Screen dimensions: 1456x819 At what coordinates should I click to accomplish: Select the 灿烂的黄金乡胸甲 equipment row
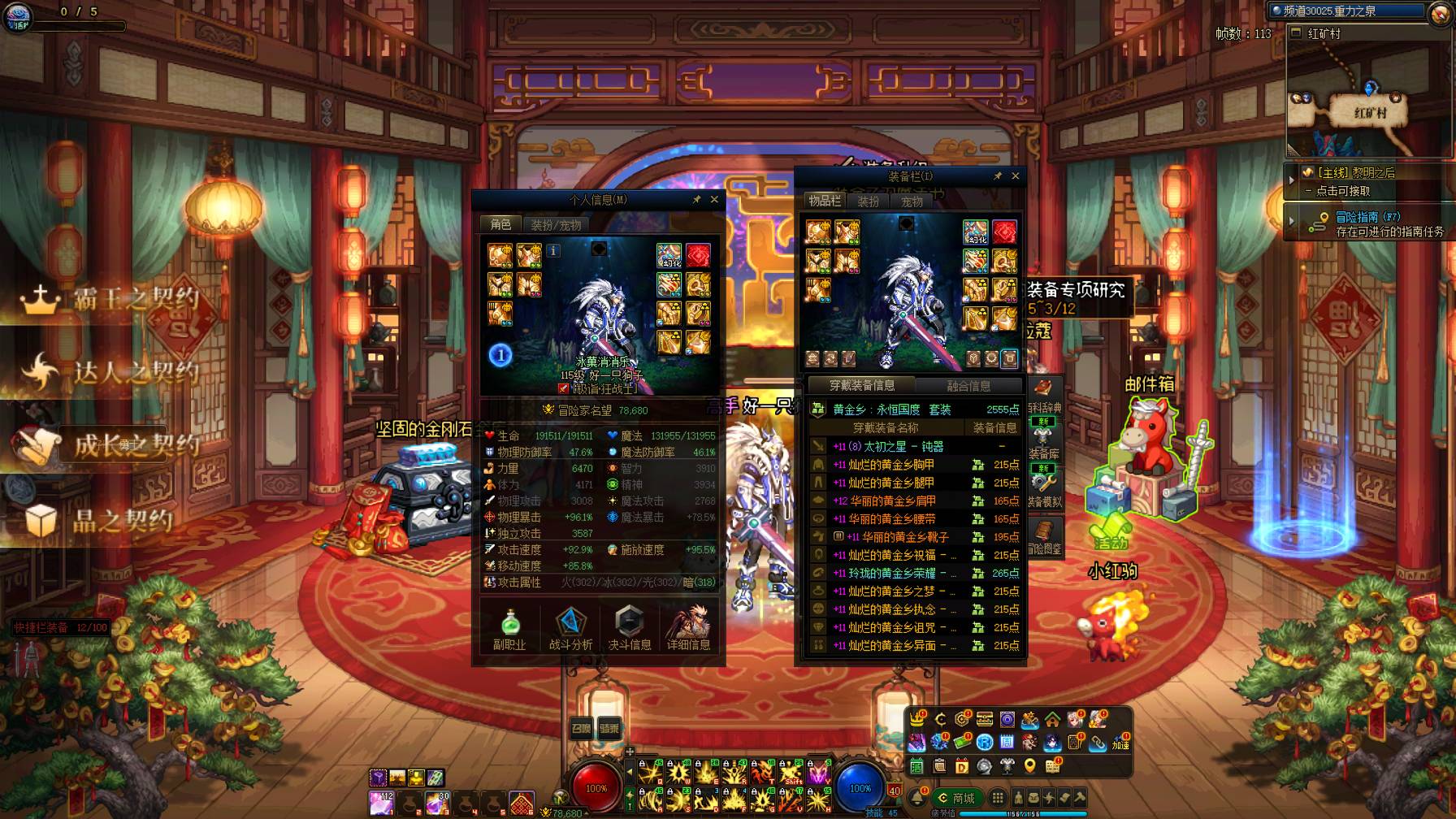(890, 465)
